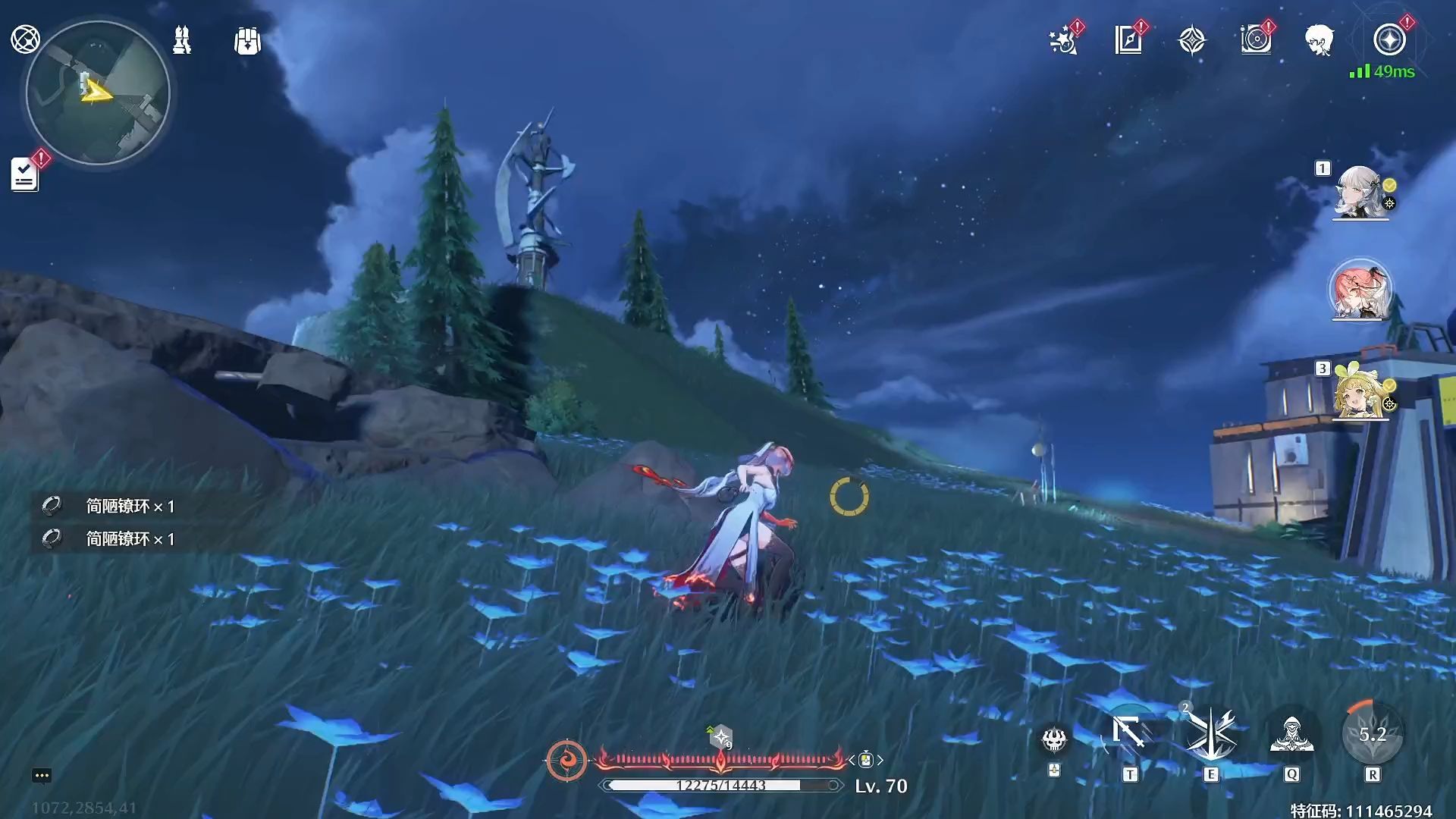The image size is (1456, 819).
Task: Use the skull echo ability icon
Action: pos(1054,739)
